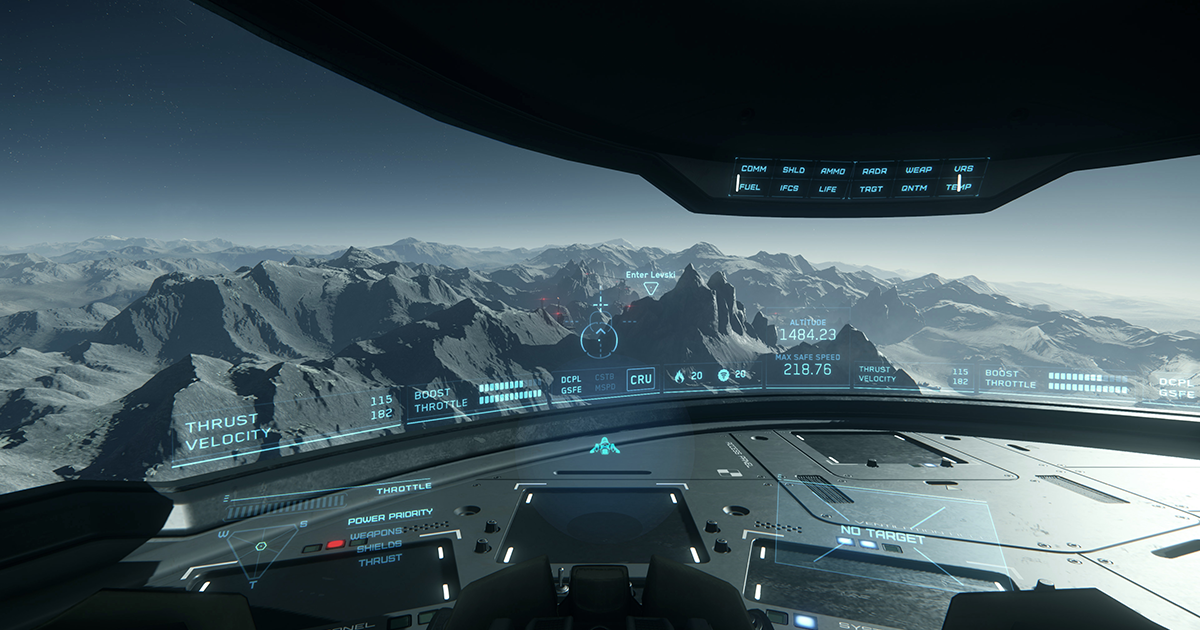Select the TRGT targeting tile
Screen dimensions: 1200x630
[871, 189]
